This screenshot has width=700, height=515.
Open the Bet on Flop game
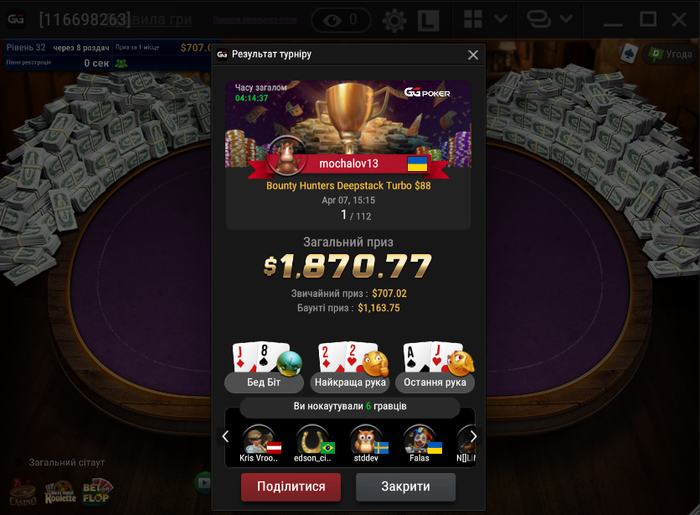pos(97,490)
